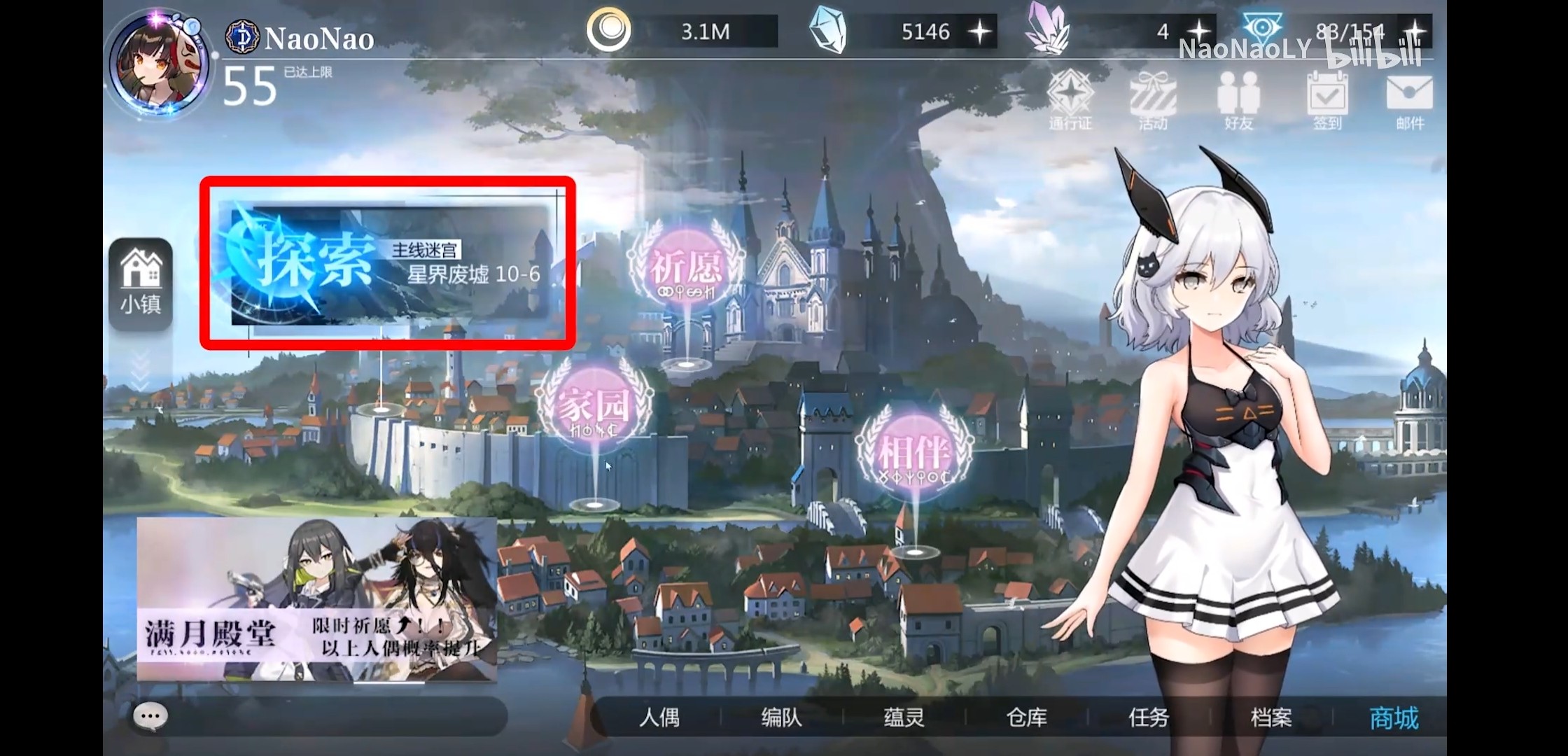Open the chat bubble icon
Viewport: 1568px width, 756px height.
tap(149, 715)
